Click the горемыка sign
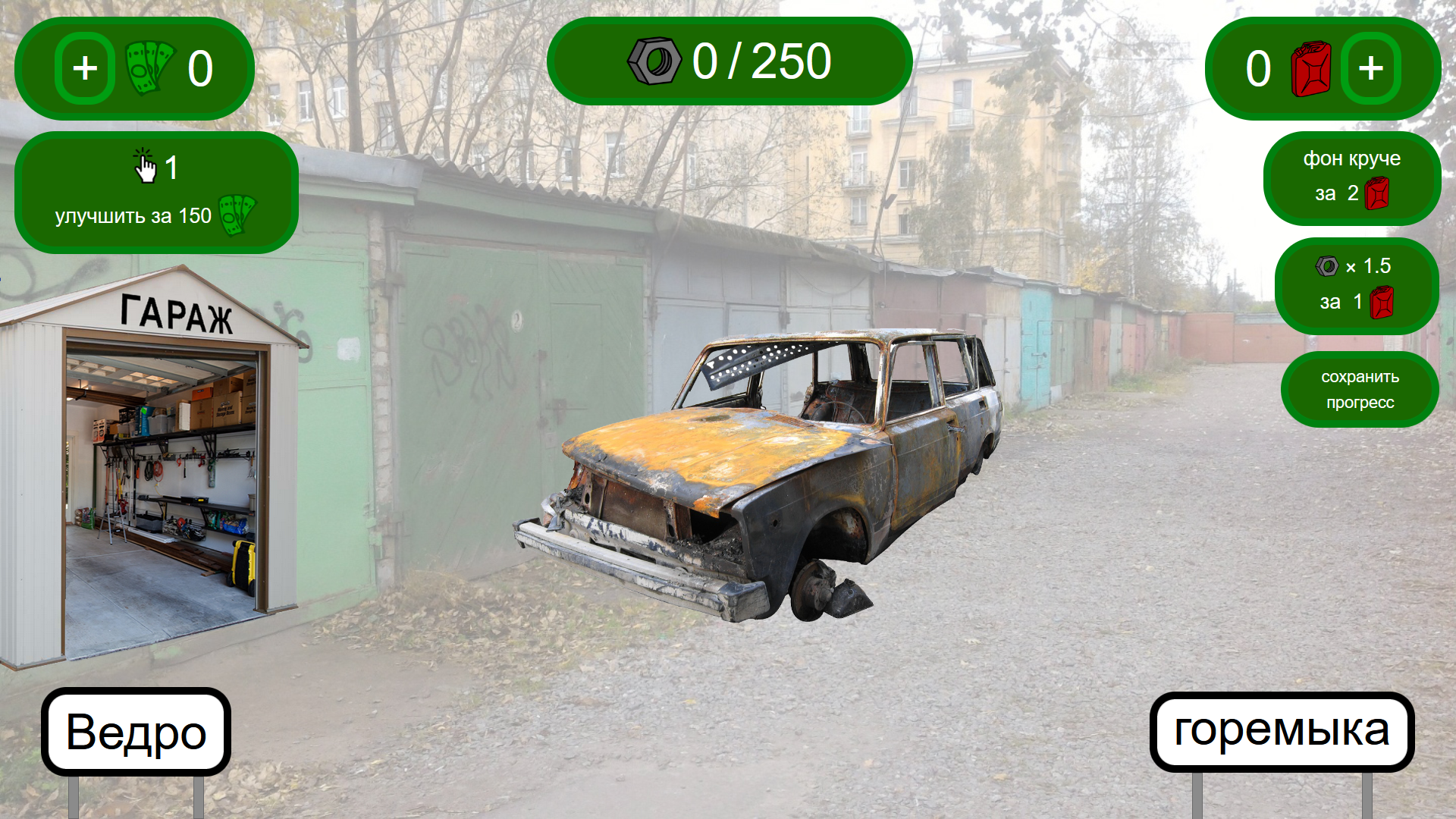Image resolution: width=1456 pixels, height=819 pixels. coord(1284,730)
